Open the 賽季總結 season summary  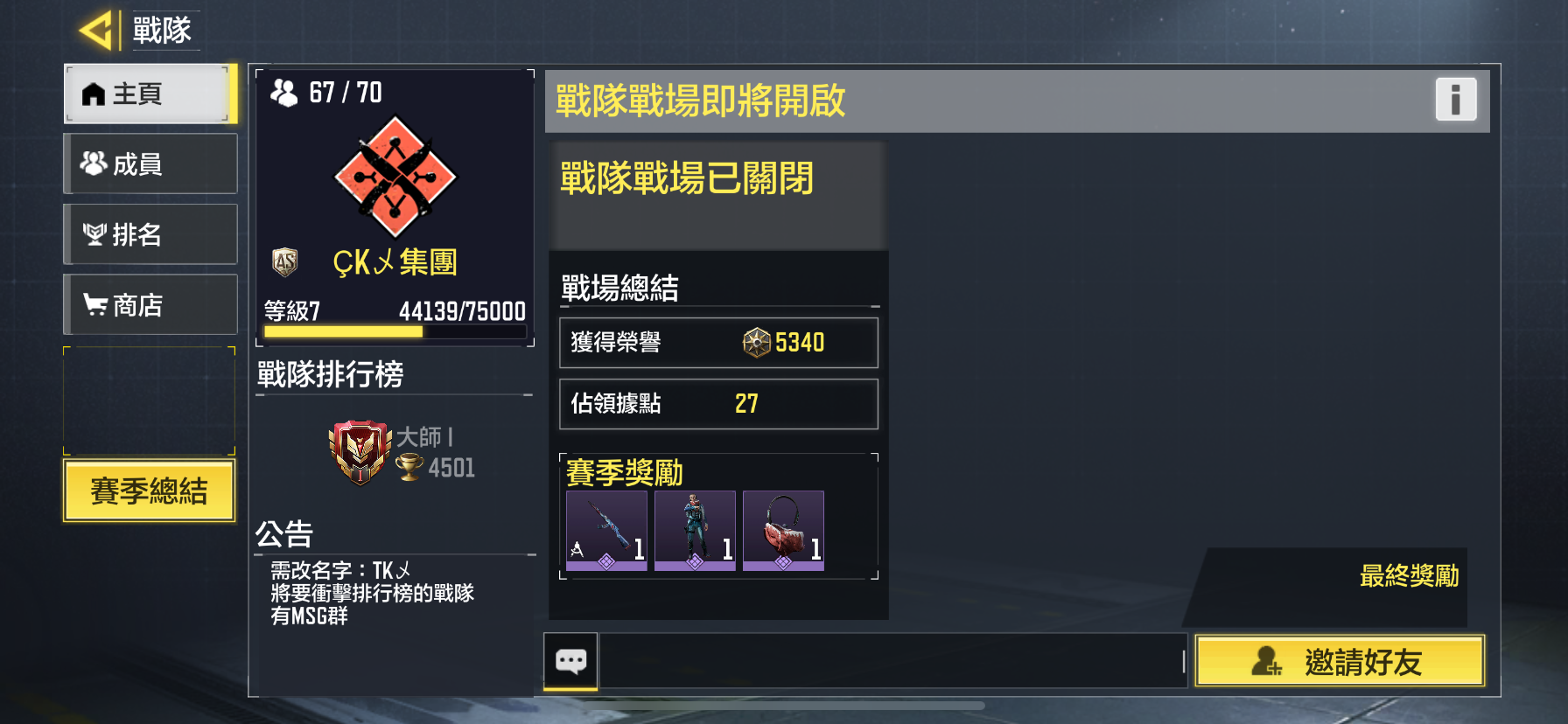(148, 491)
